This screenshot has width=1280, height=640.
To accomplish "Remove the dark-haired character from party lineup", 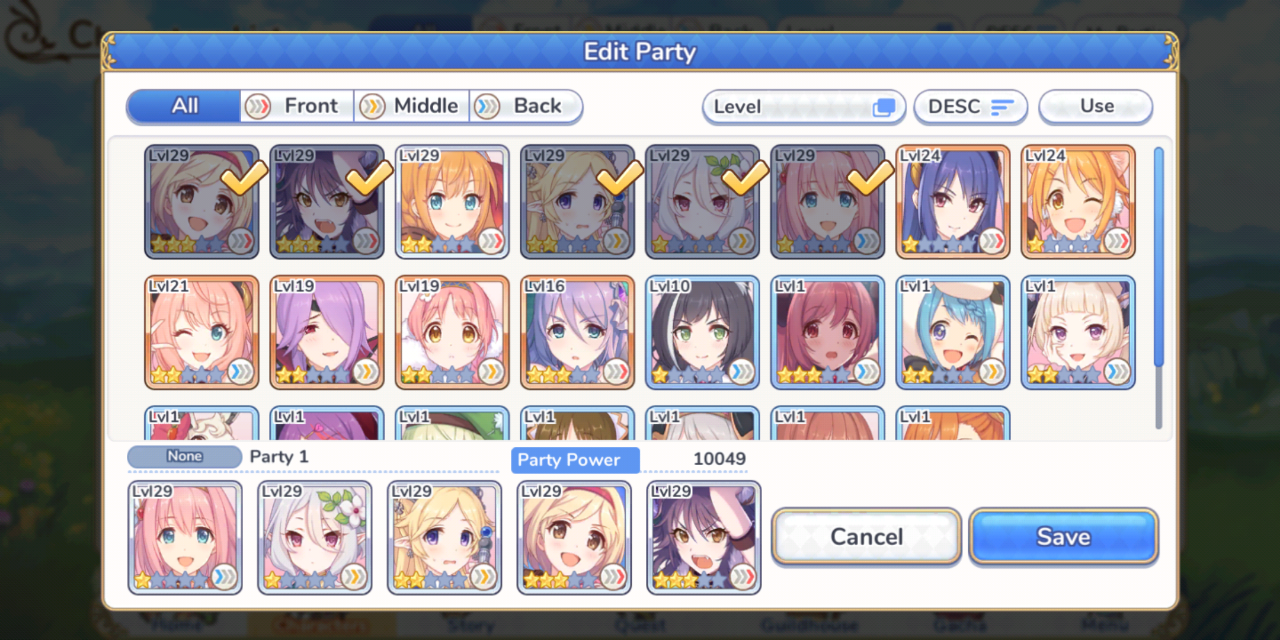I will [x=703, y=538].
